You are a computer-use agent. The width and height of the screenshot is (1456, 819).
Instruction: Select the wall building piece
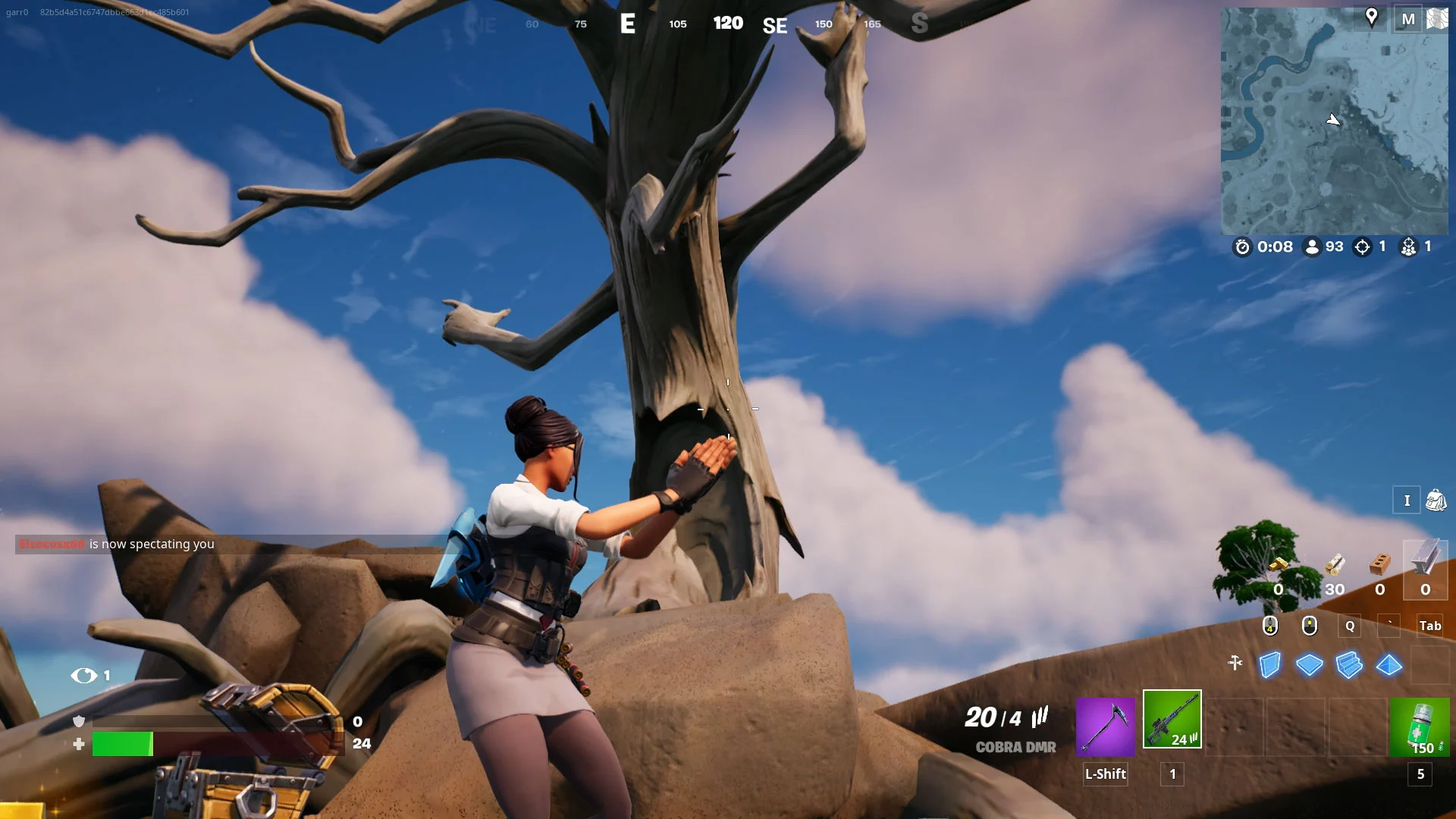tap(1269, 665)
